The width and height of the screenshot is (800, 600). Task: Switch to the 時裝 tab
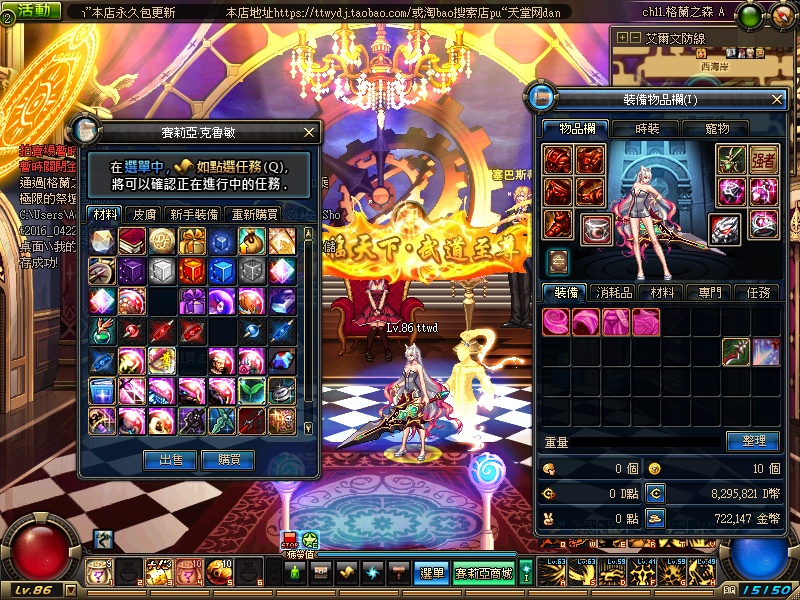click(647, 128)
